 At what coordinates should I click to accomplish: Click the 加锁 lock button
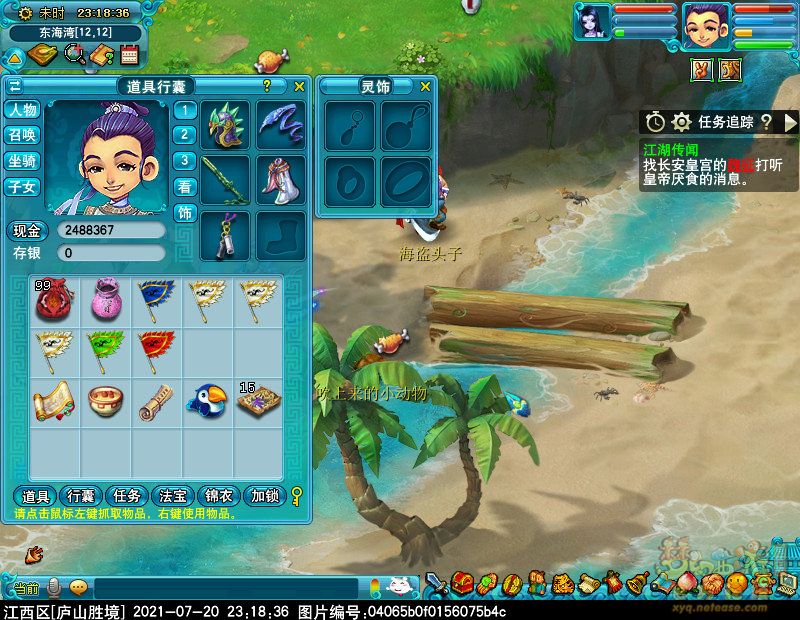coord(266,496)
